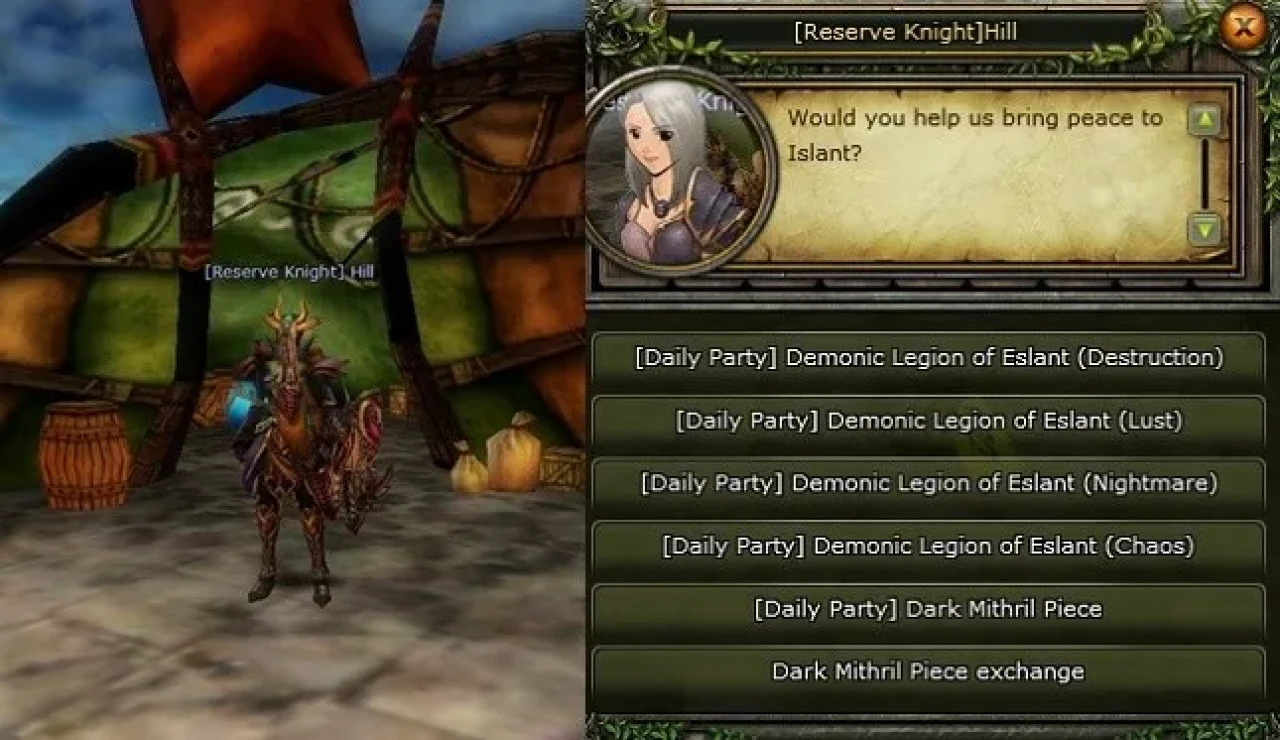Select the Daily Party Dark Mithril Piece quest
The height and width of the screenshot is (740, 1280).
tap(928, 610)
